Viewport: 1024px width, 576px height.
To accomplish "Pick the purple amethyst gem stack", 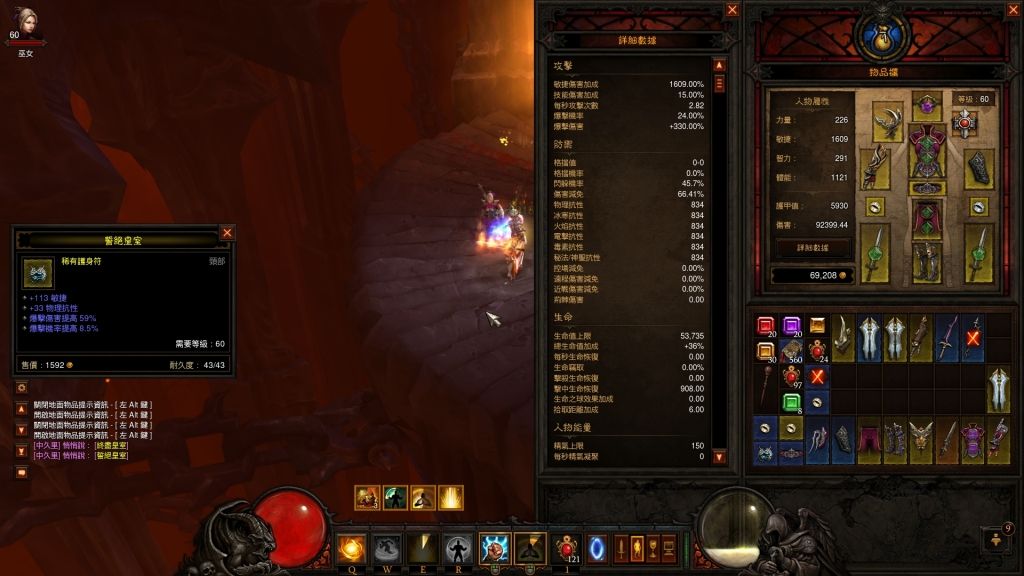I will [791, 327].
